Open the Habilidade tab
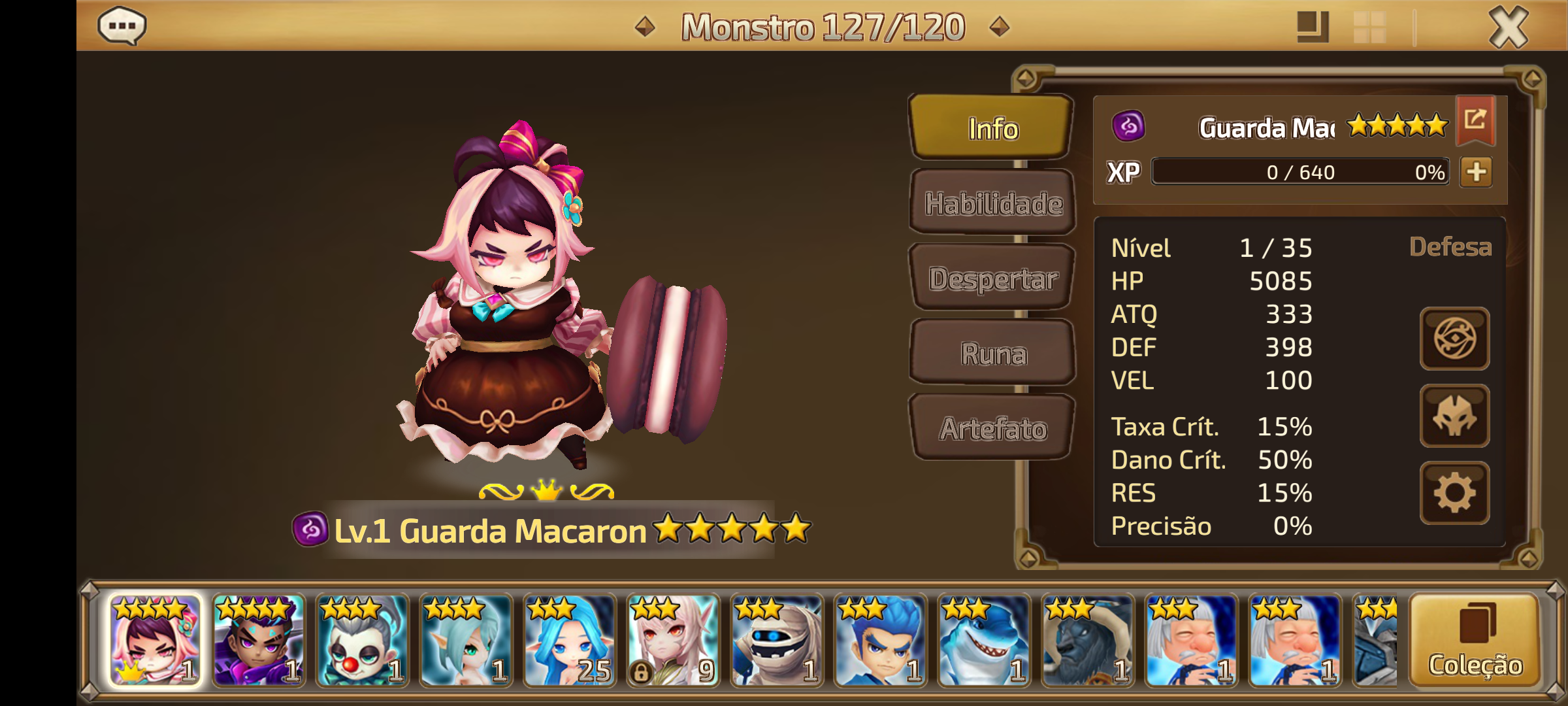This screenshot has height=706, width=1568. pyautogui.click(x=993, y=203)
